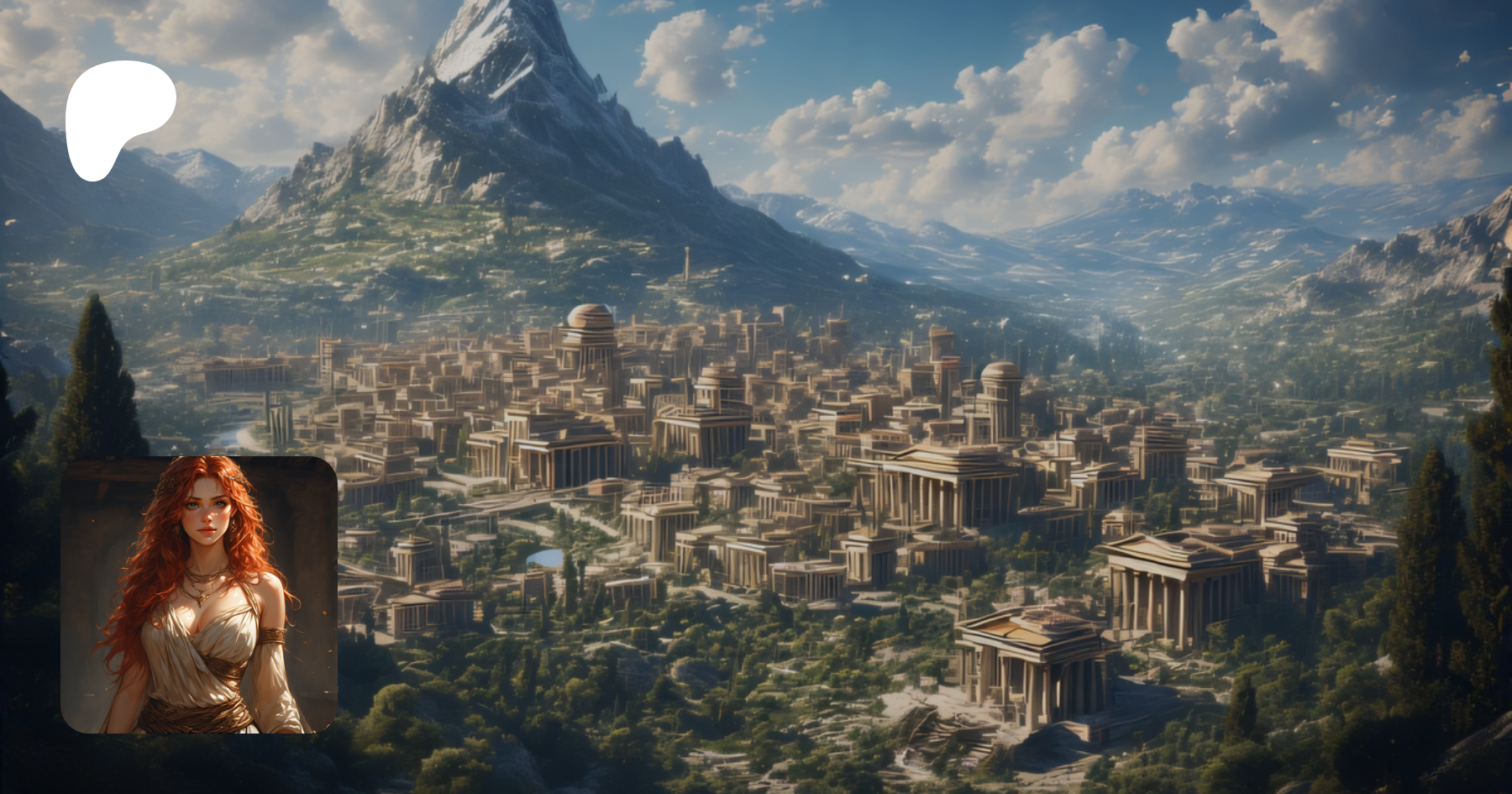Image resolution: width=1512 pixels, height=794 pixels.
Task: Open the red-haired woman avatar thumbnail
Action: pos(199,594)
